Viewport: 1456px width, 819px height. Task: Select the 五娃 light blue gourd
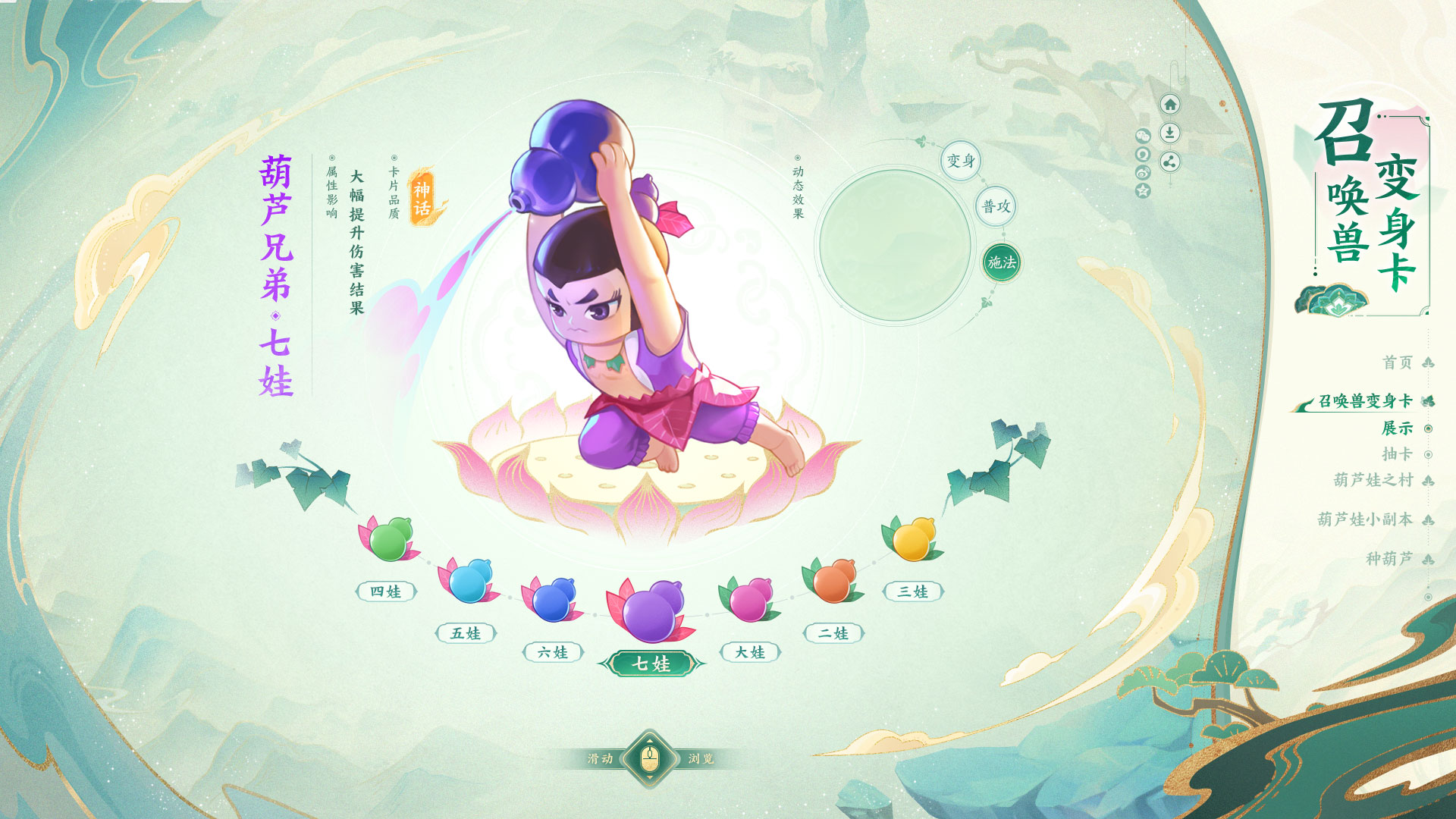(x=469, y=582)
